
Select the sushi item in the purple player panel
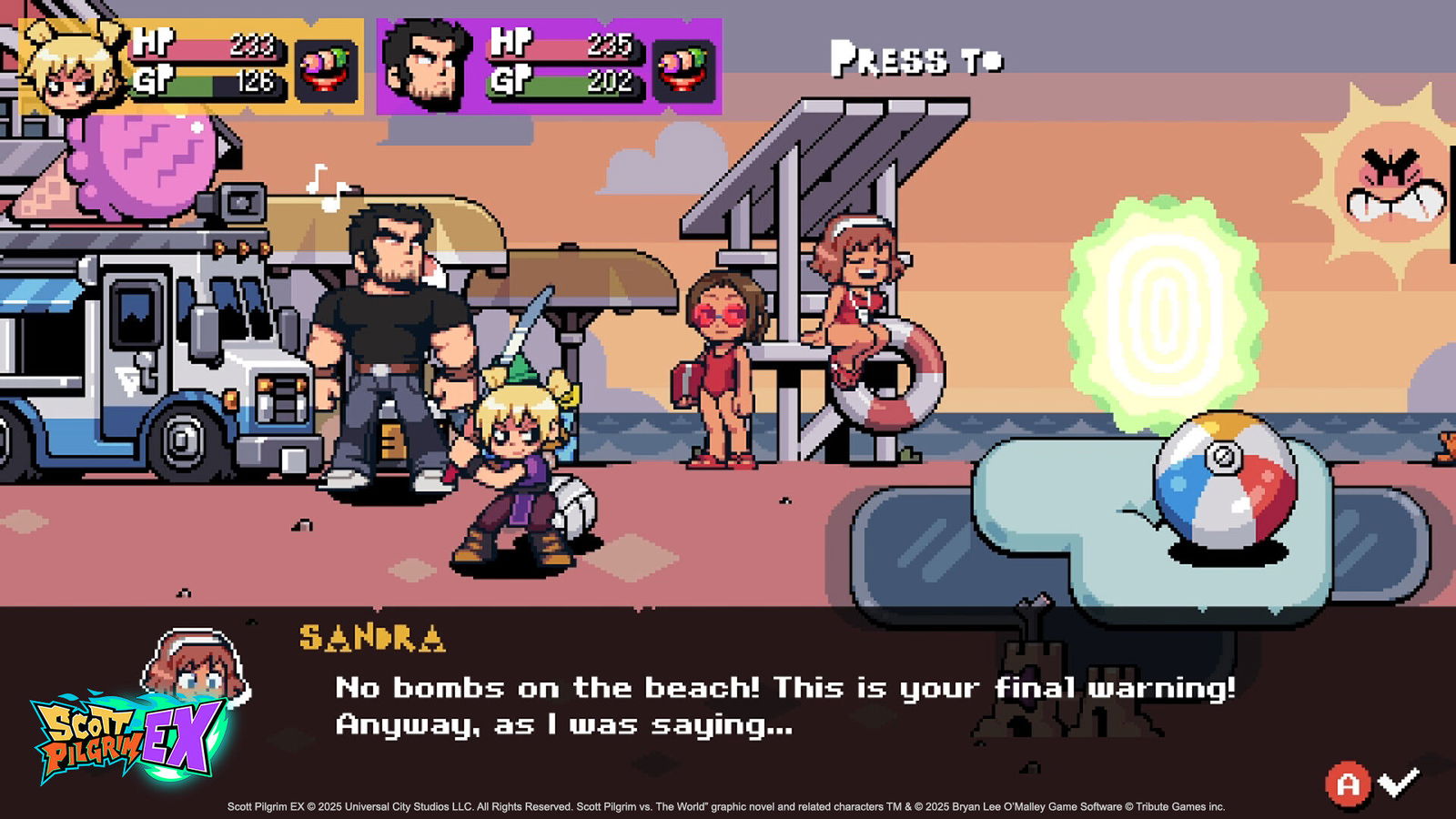[684, 70]
